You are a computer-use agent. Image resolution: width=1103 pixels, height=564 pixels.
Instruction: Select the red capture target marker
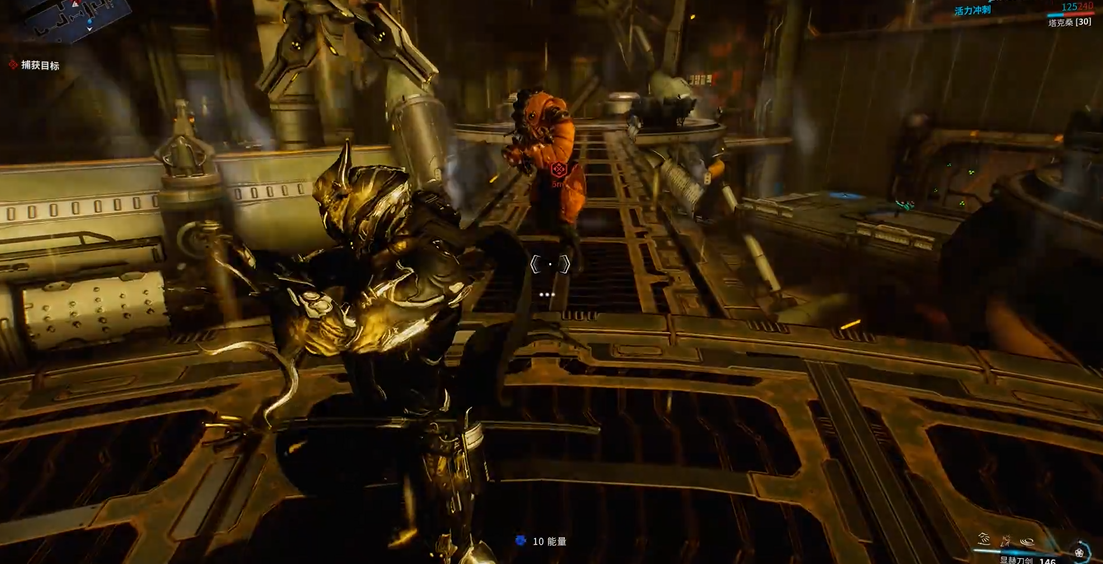pyautogui.click(x=558, y=172)
